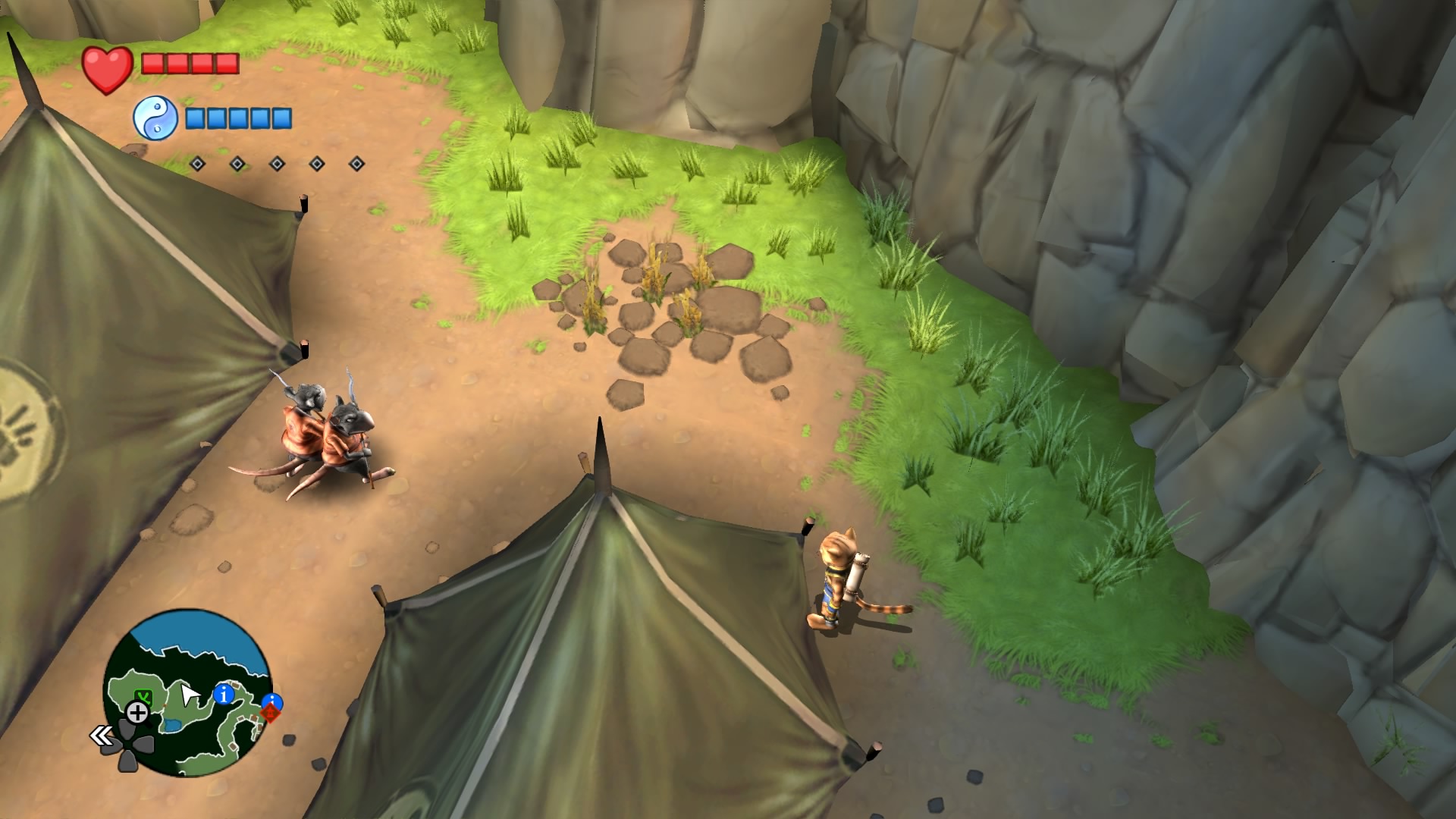Viewport: 1456px width, 819px height.
Task: Click the middle diamond slot marker
Action: coord(277,164)
